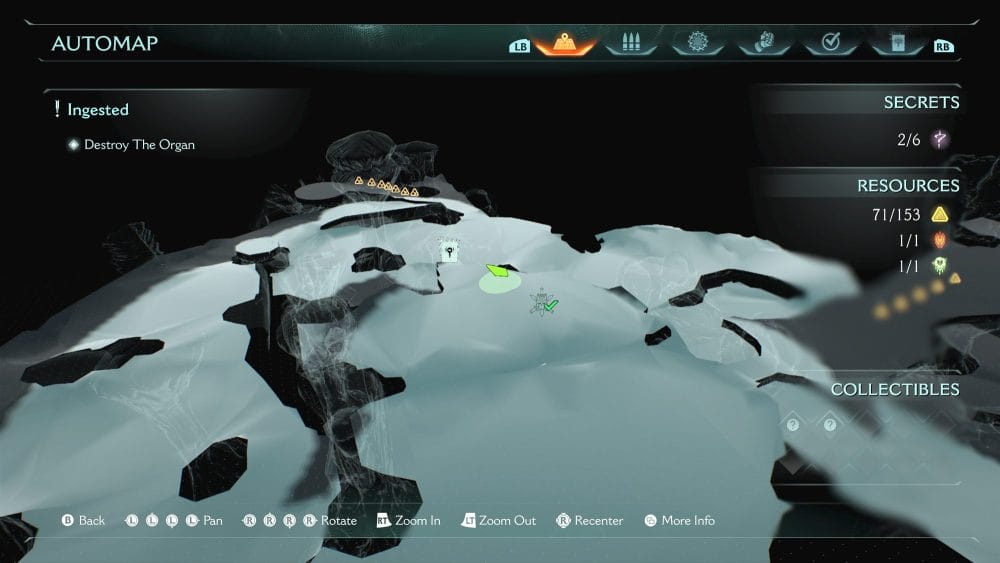The image size is (1000, 563).
Task: Select the white keycard map marker
Action: tap(449, 253)
